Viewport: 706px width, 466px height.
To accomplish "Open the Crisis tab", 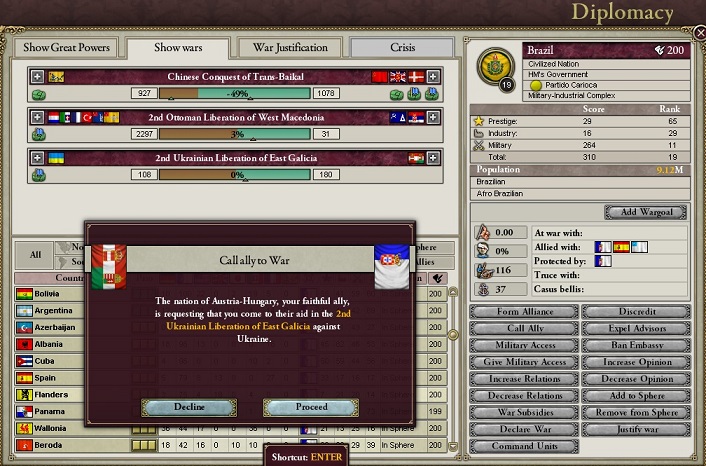I will [x=402, y=47].
